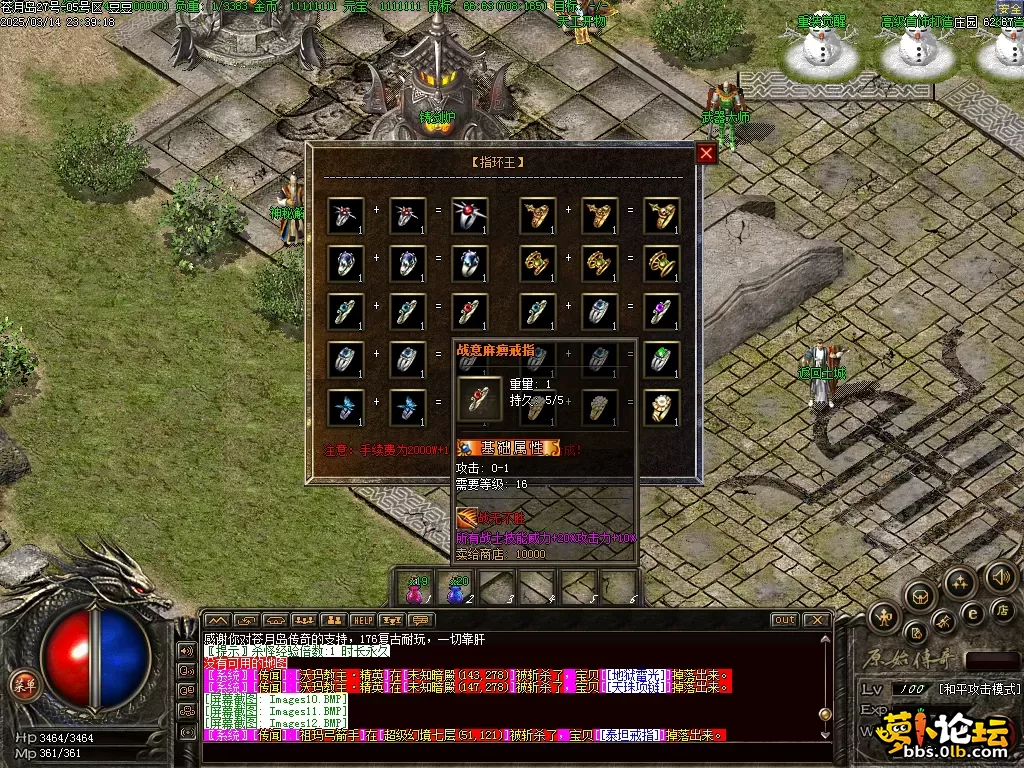Viewport: 1024px width, 768px height.
Task: Select the spiked red-gem ring result
Action: pos(469,215)
